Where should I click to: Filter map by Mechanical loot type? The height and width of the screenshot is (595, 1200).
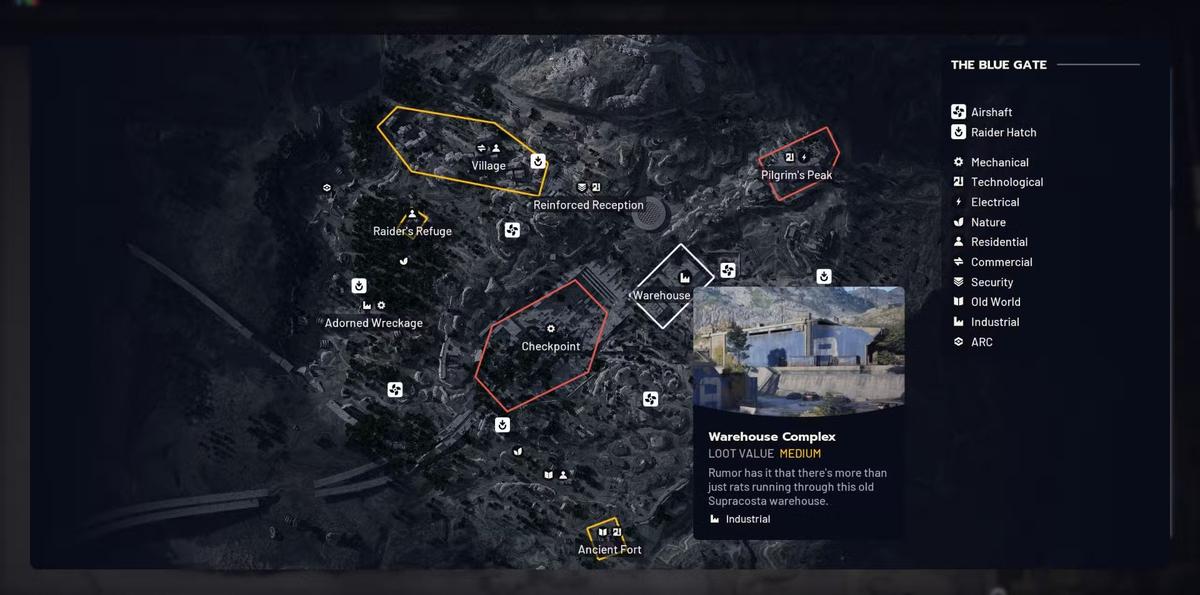tap(999, 162)
